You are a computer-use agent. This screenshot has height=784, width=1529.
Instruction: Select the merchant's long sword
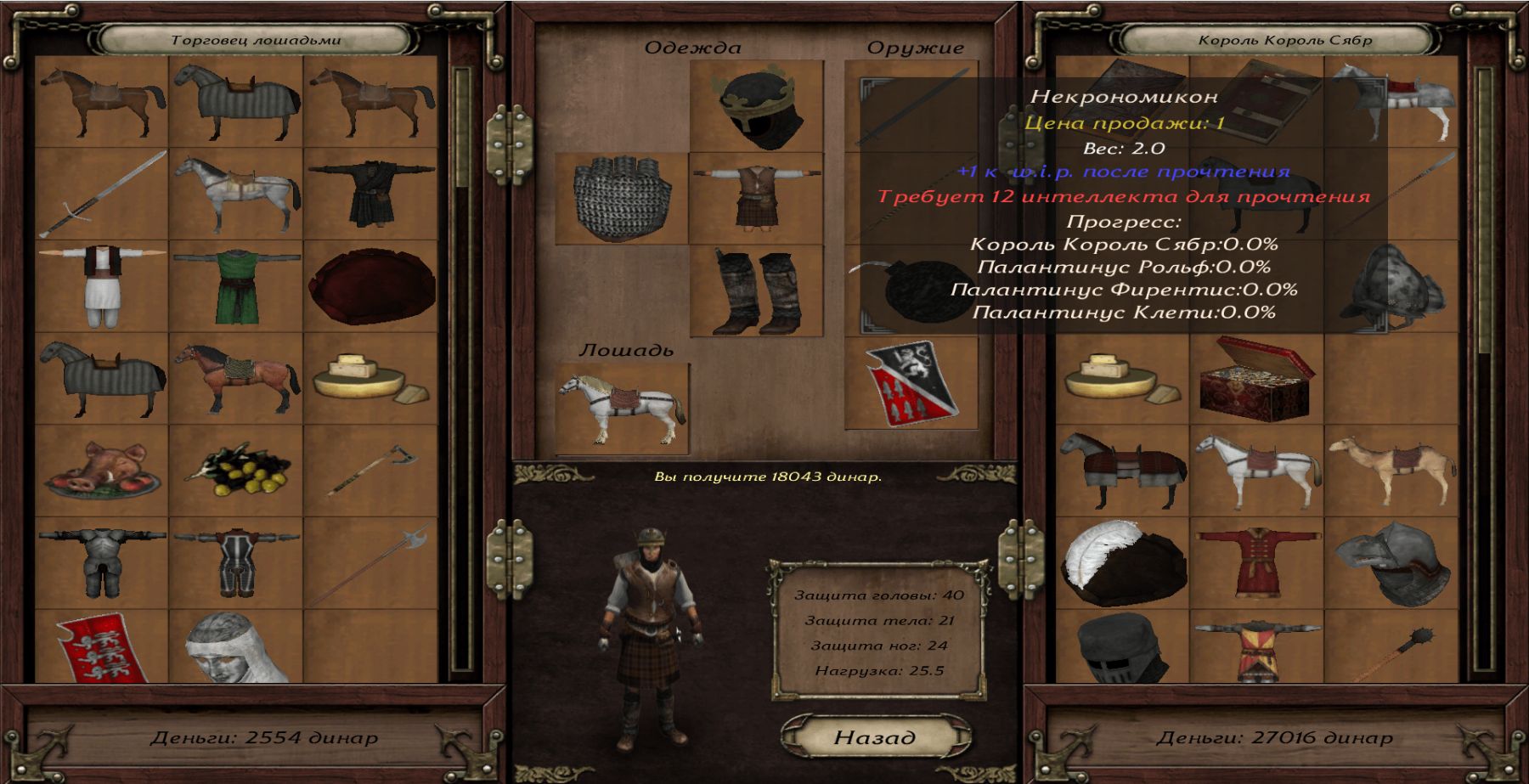102,195
